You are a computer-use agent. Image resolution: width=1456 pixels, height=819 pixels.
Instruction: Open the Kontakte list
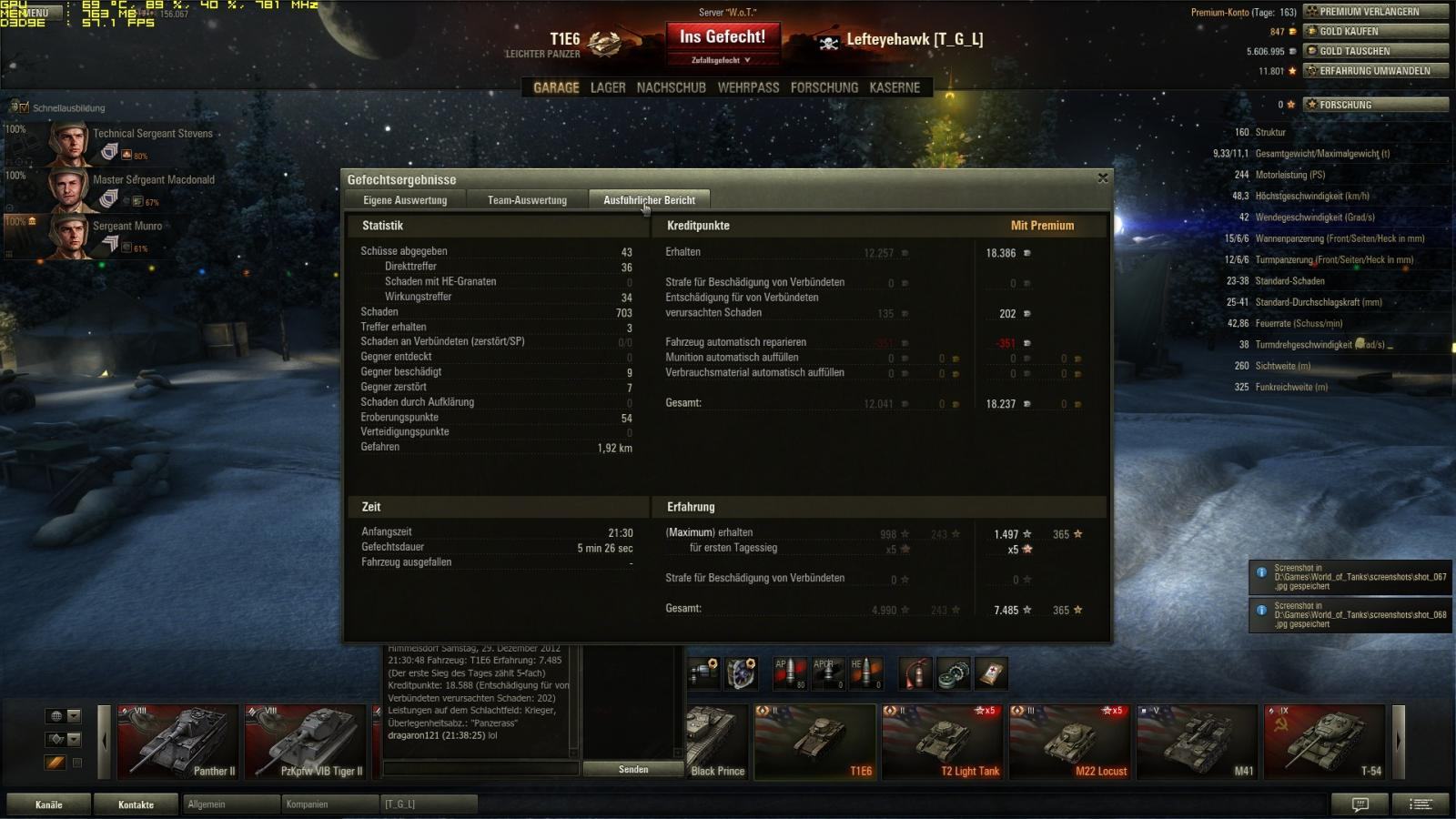coord(136,804)
